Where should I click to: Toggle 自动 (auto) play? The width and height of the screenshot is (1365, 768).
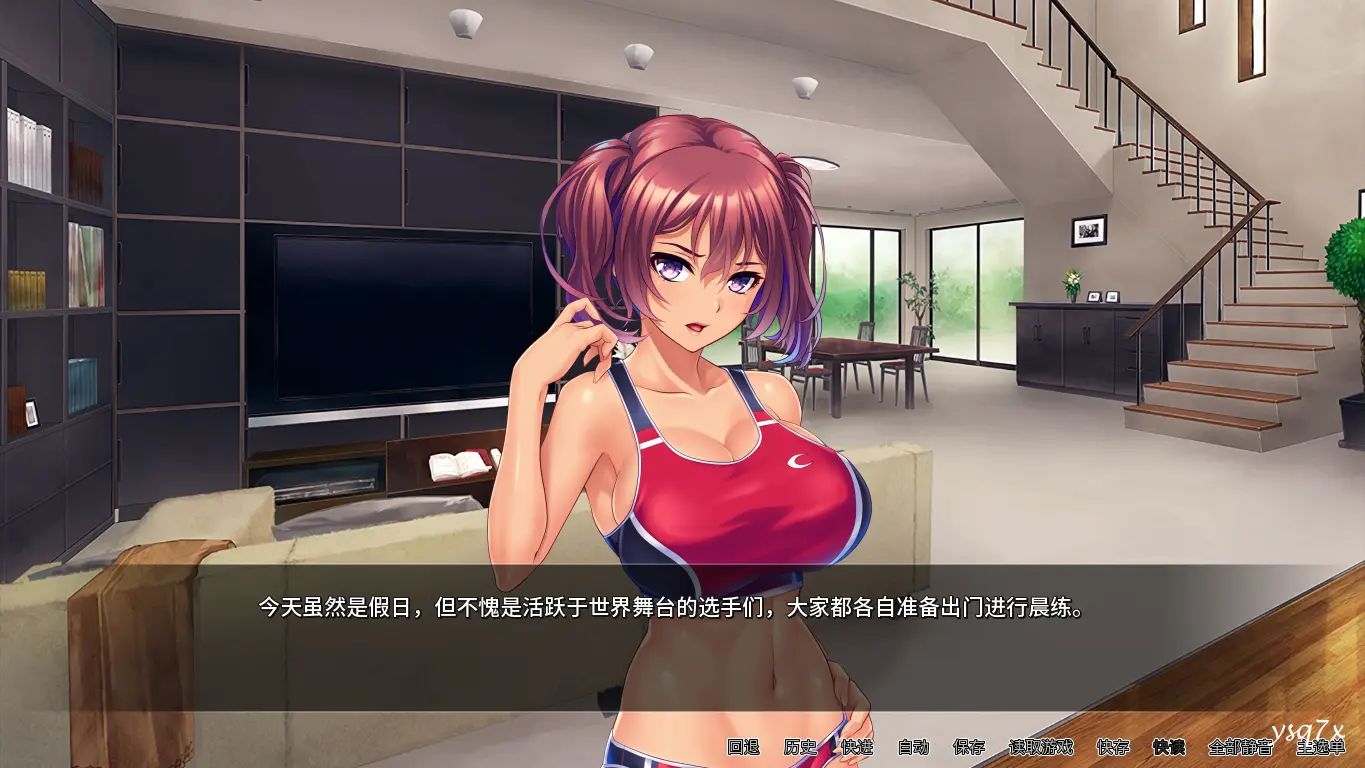tap(913, 747)
